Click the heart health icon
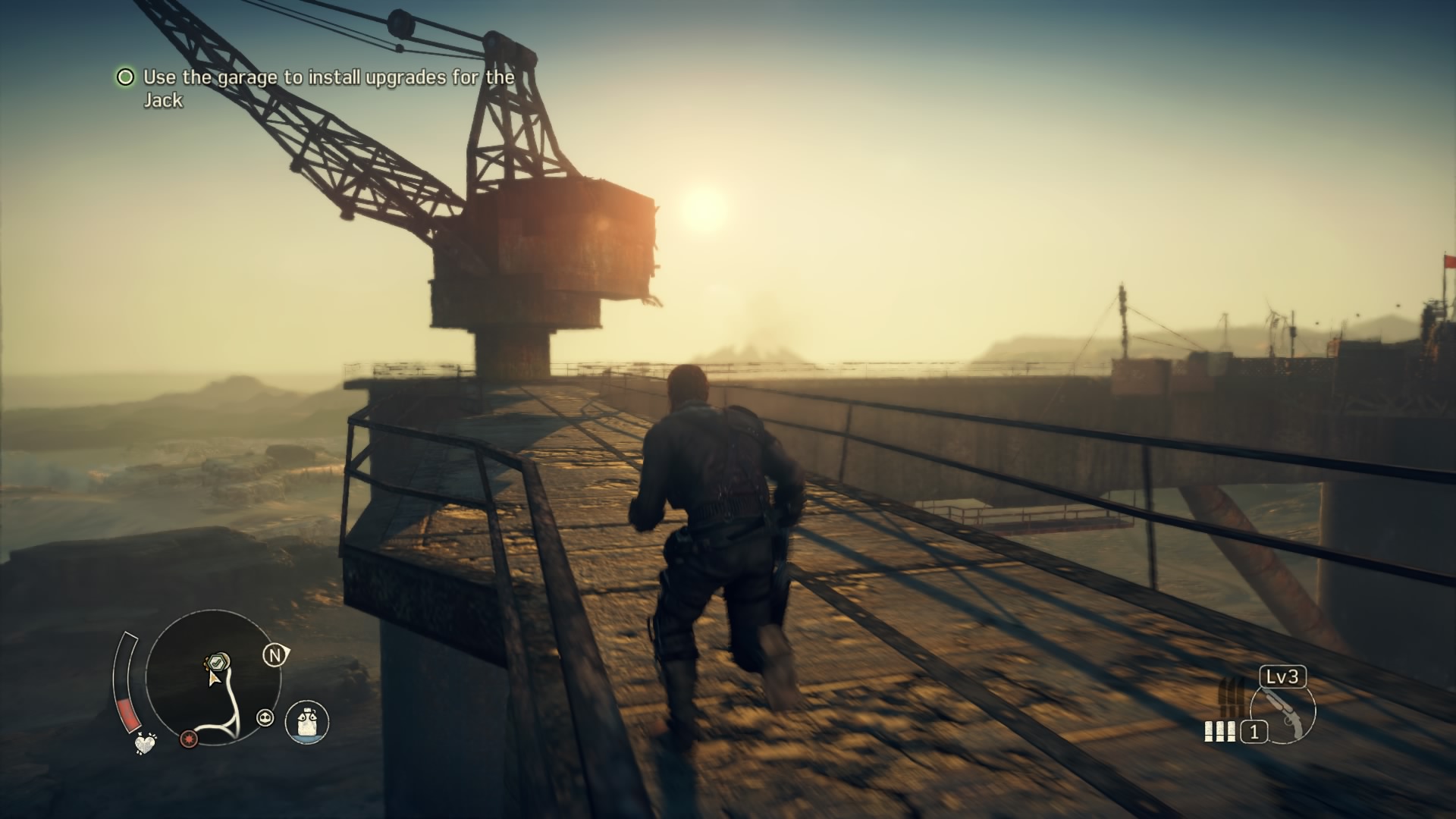This screenshot has width=1456, height=819. click(146, 745)
